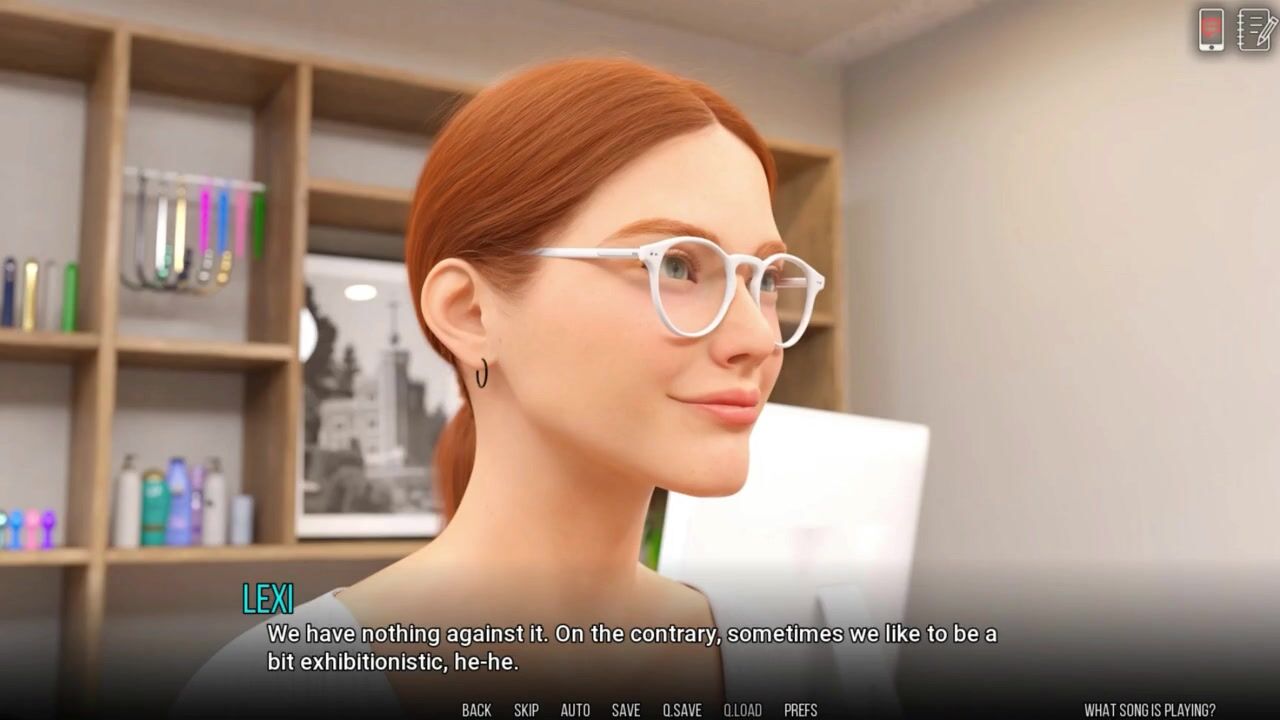Open the phone icon

coord(1211,29)
